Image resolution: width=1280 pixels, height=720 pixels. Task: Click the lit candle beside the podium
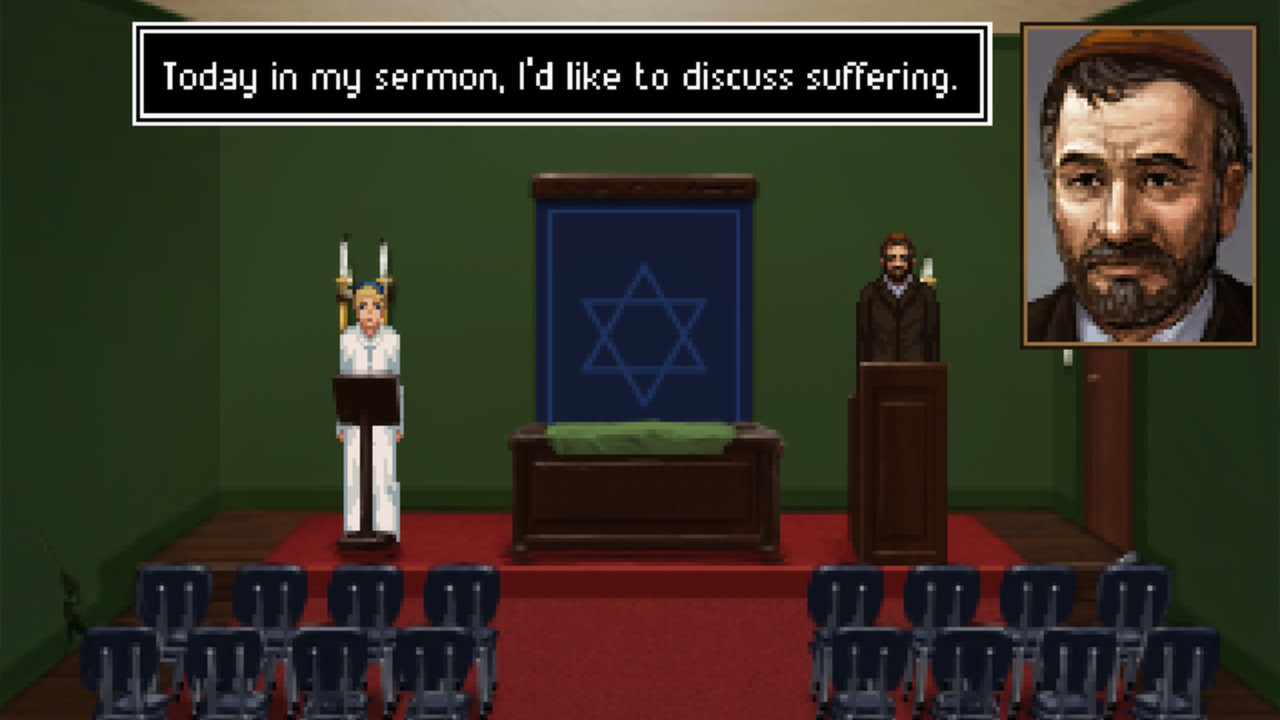(x=928, y=265)
